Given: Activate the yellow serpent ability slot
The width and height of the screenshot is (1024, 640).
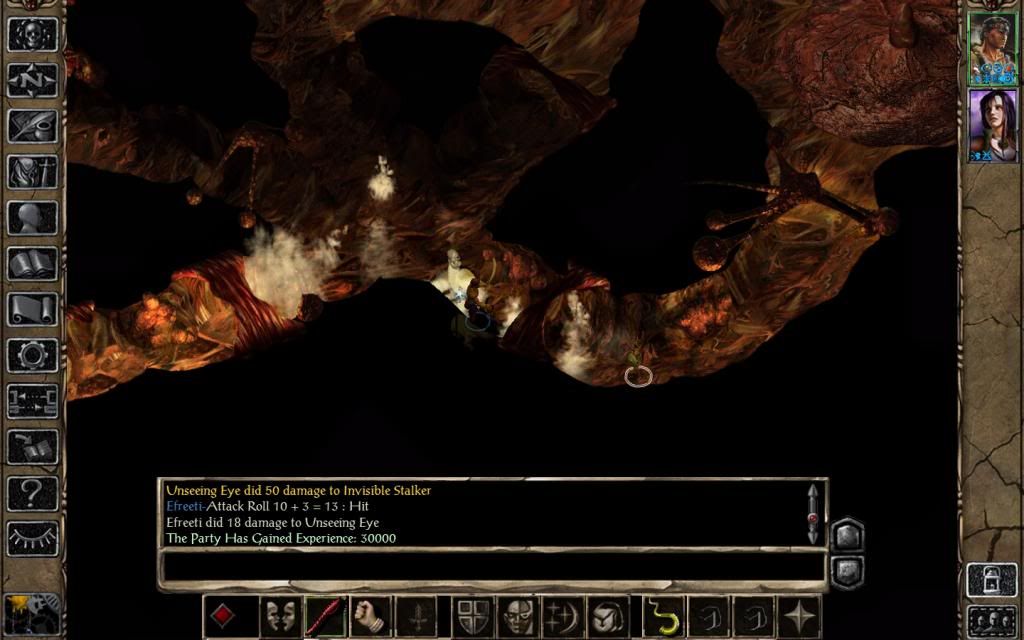Looking at the screenshot, I should 661,616.
